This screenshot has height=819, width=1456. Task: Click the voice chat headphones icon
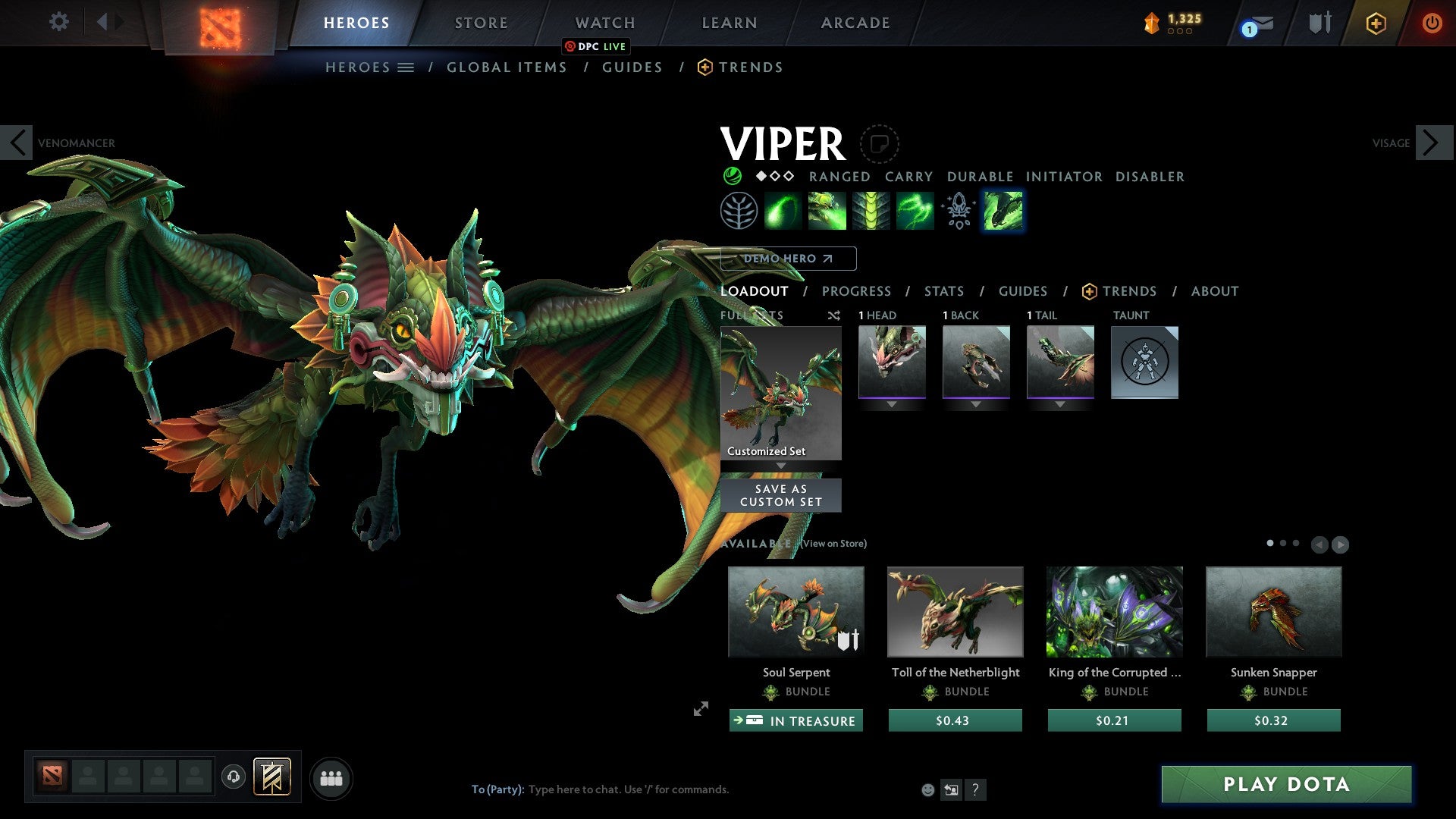pos(233,777)
